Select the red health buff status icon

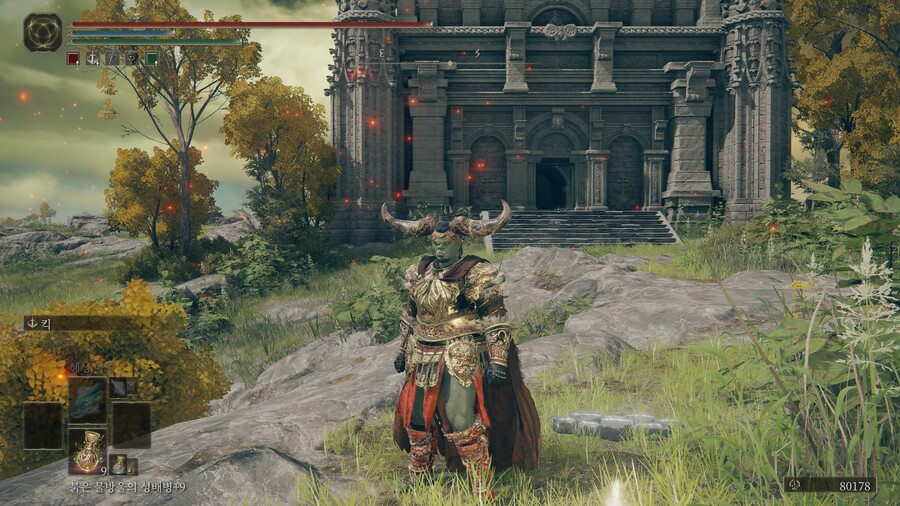point(73,58)
